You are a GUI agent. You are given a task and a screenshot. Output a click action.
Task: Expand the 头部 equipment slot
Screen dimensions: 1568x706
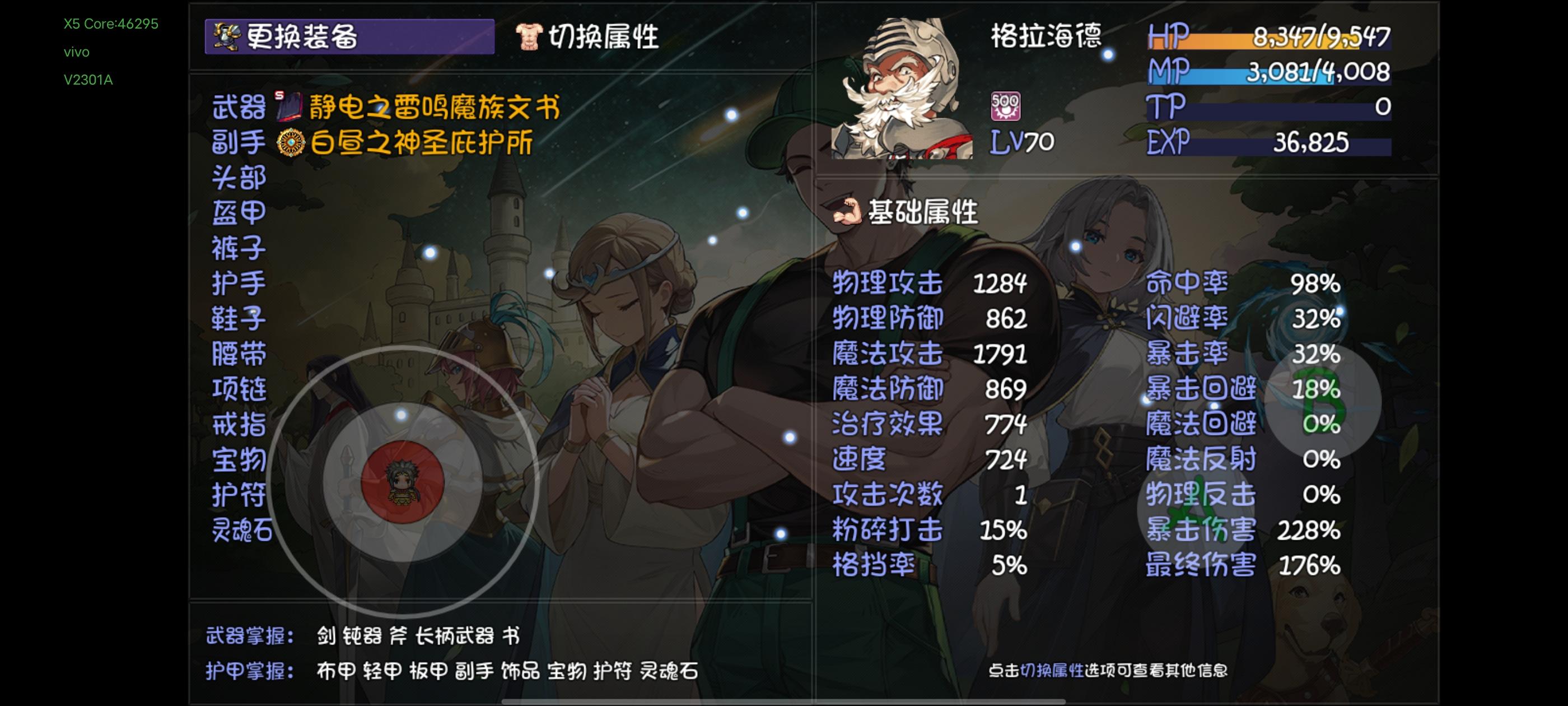pyautogui.click(x=239, y=176)
